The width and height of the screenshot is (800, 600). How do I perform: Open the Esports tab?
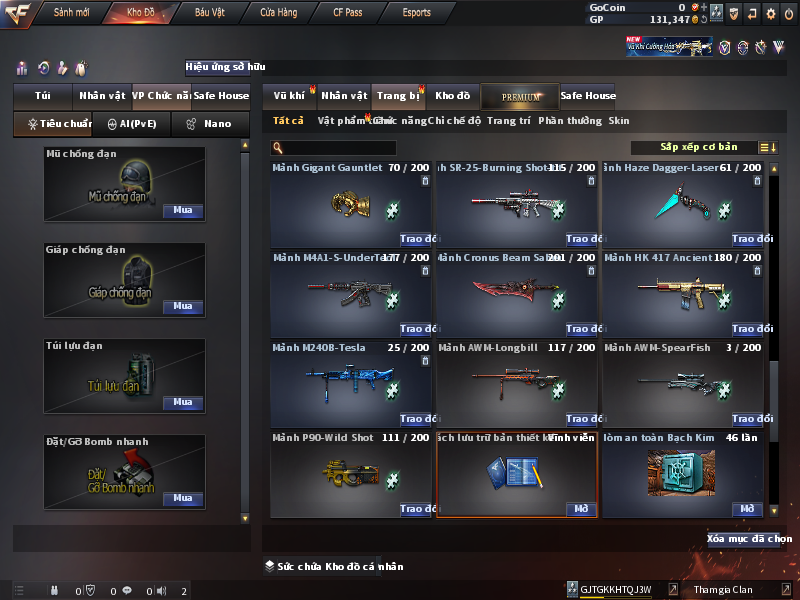[x=415, y=13]
